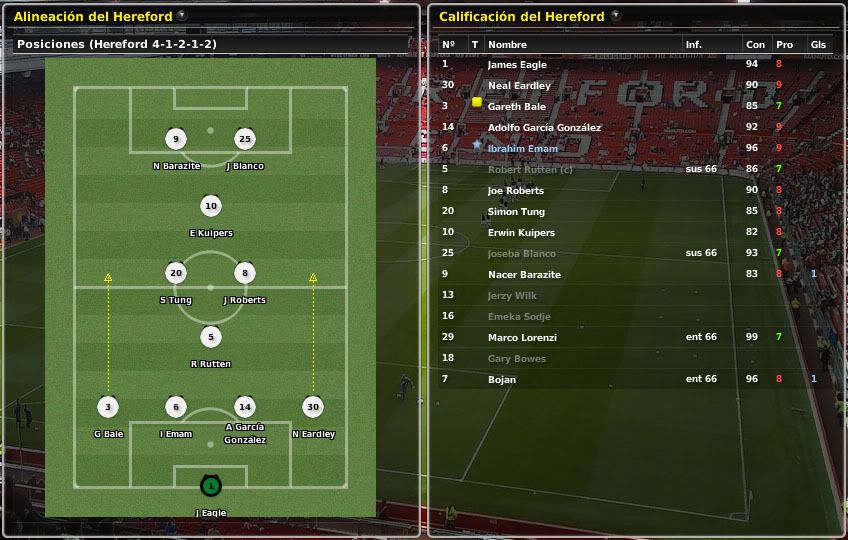Image resolution: width=848 pixels, height=540 pixels.
Task: Sort the list by Con column
Action: coord(755,44)
